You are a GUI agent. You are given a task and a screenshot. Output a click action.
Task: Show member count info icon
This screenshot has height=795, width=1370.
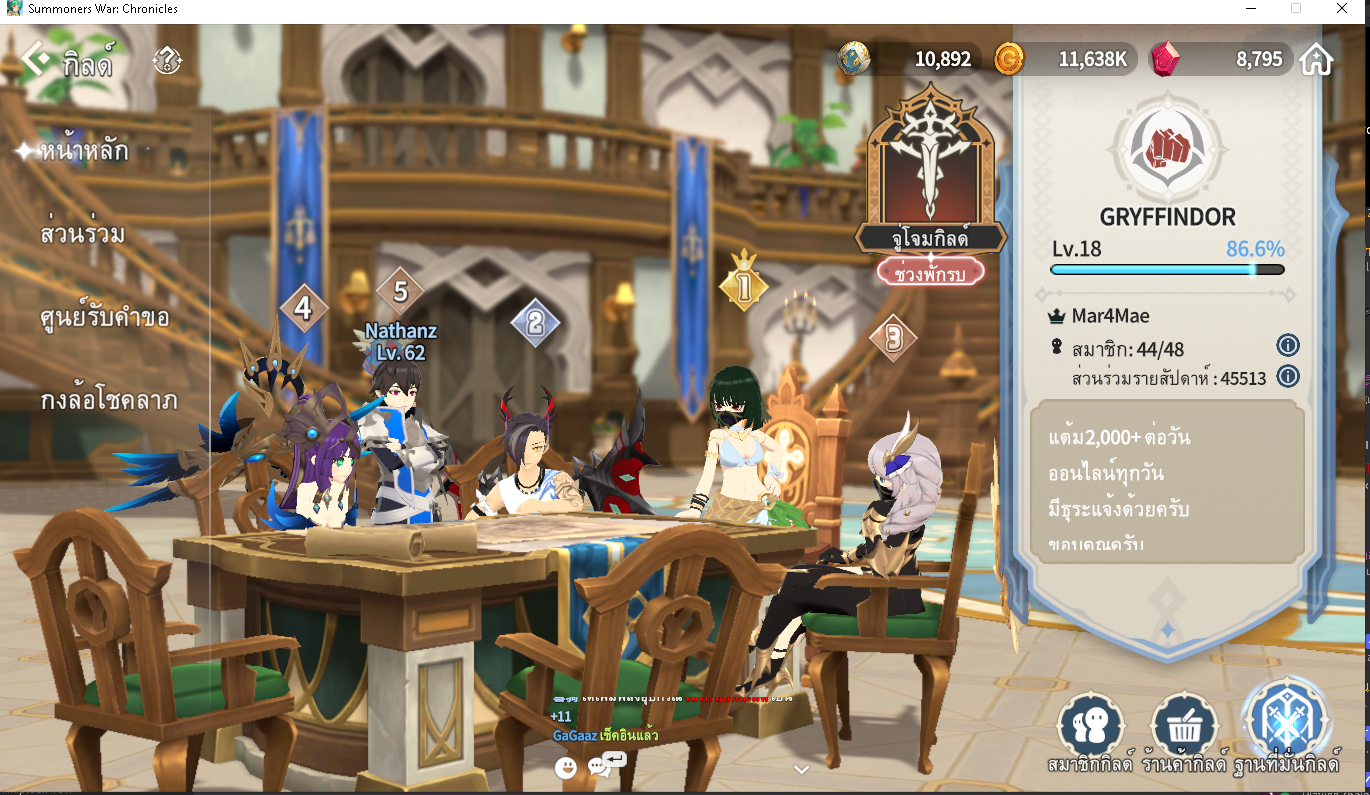[1288, 346]
